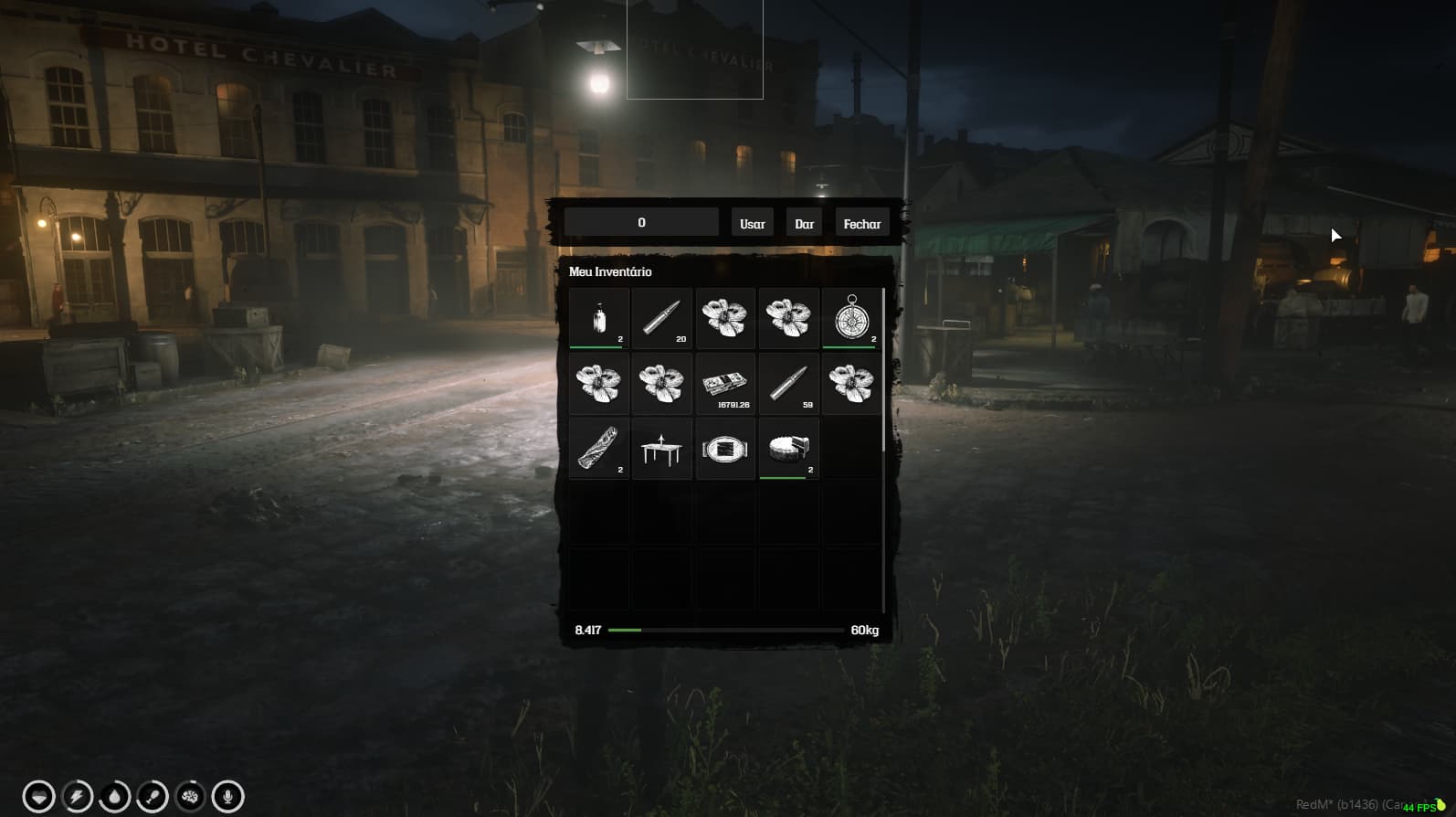Screen dimensions: 1456x817
Task: Select the bottle item in inventory
Action: (x=598, y=318)
